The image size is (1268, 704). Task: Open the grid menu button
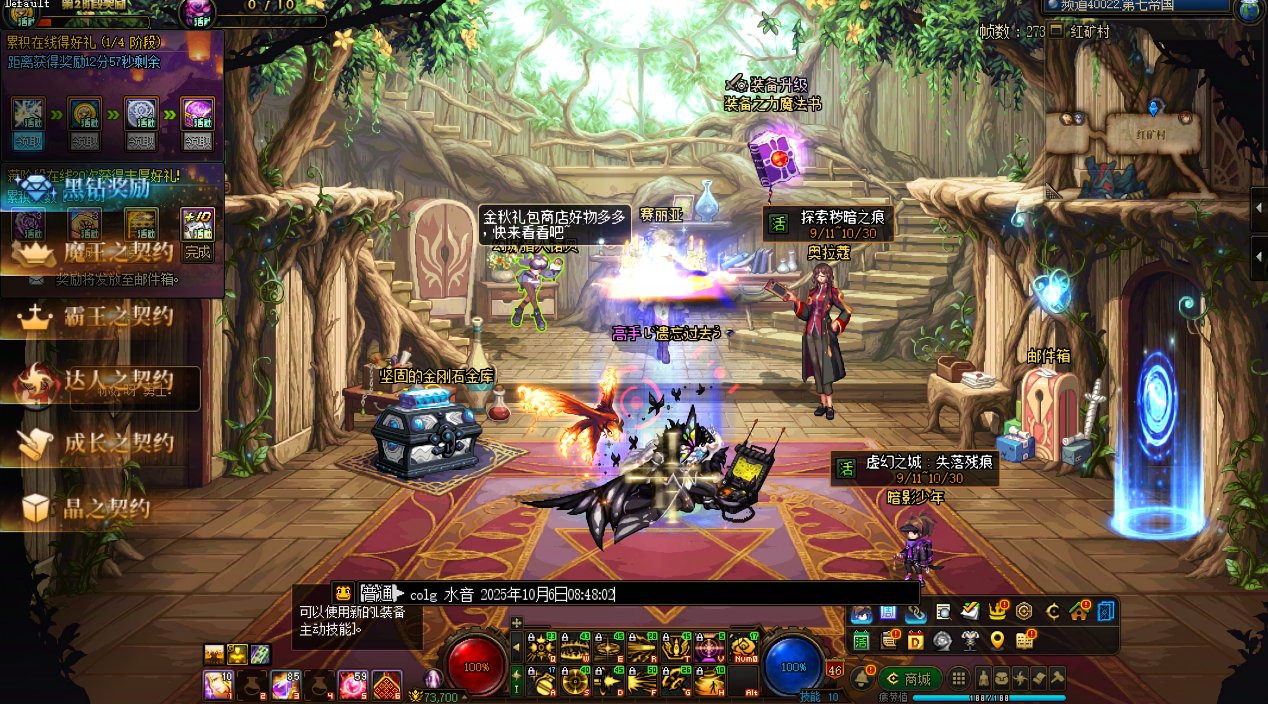pos(959,678)
